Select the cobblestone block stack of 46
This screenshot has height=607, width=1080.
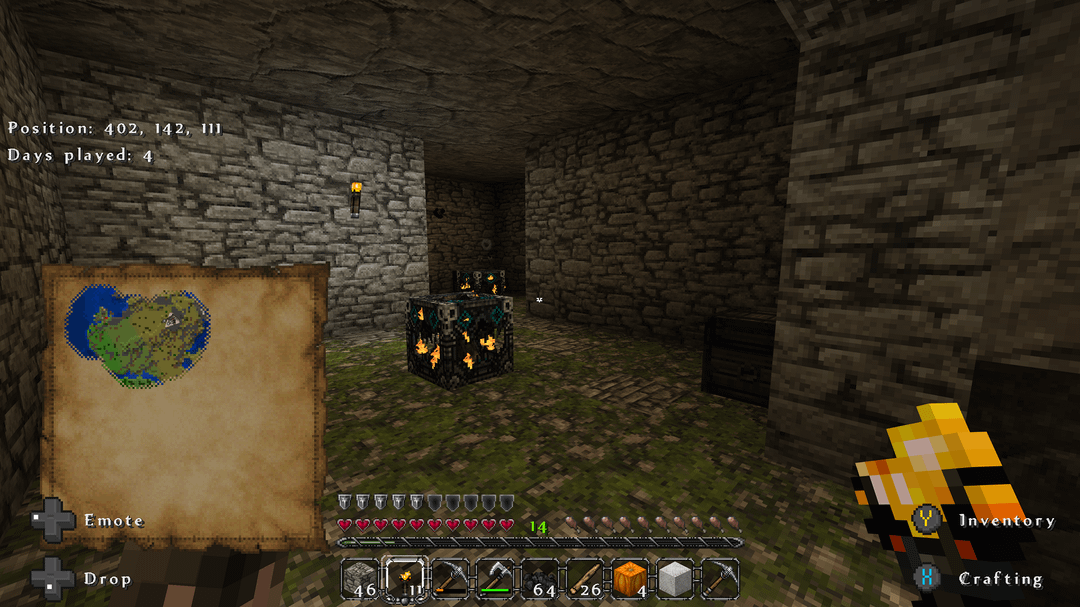(x=361, y=578)
